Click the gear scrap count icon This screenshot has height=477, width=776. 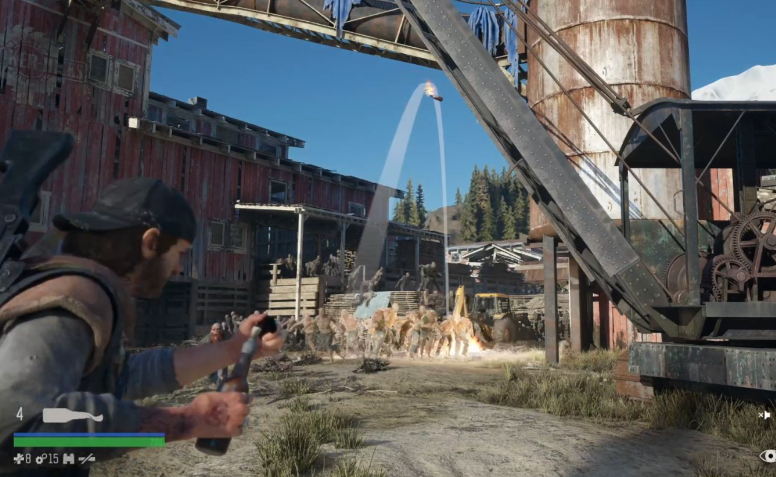[41, 459]
